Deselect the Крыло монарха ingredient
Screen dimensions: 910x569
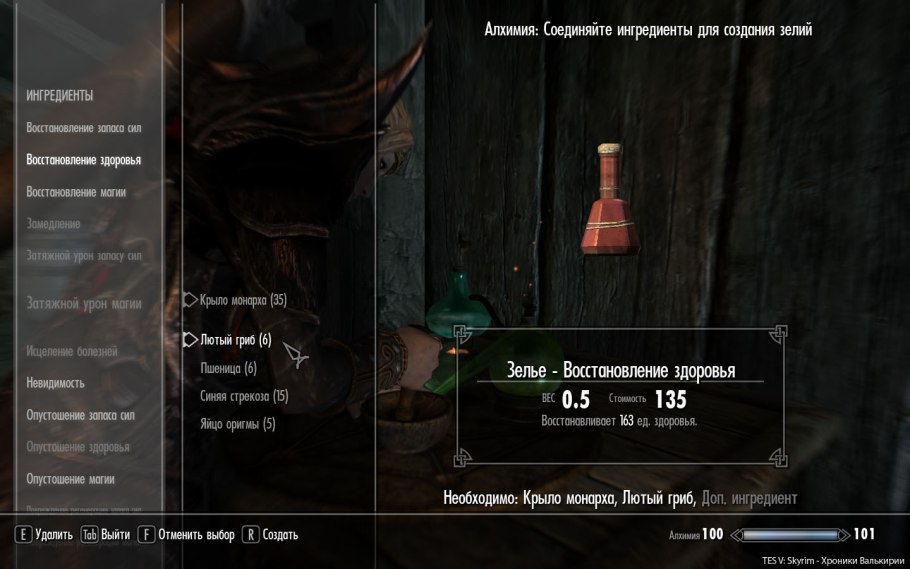(243, 300)
